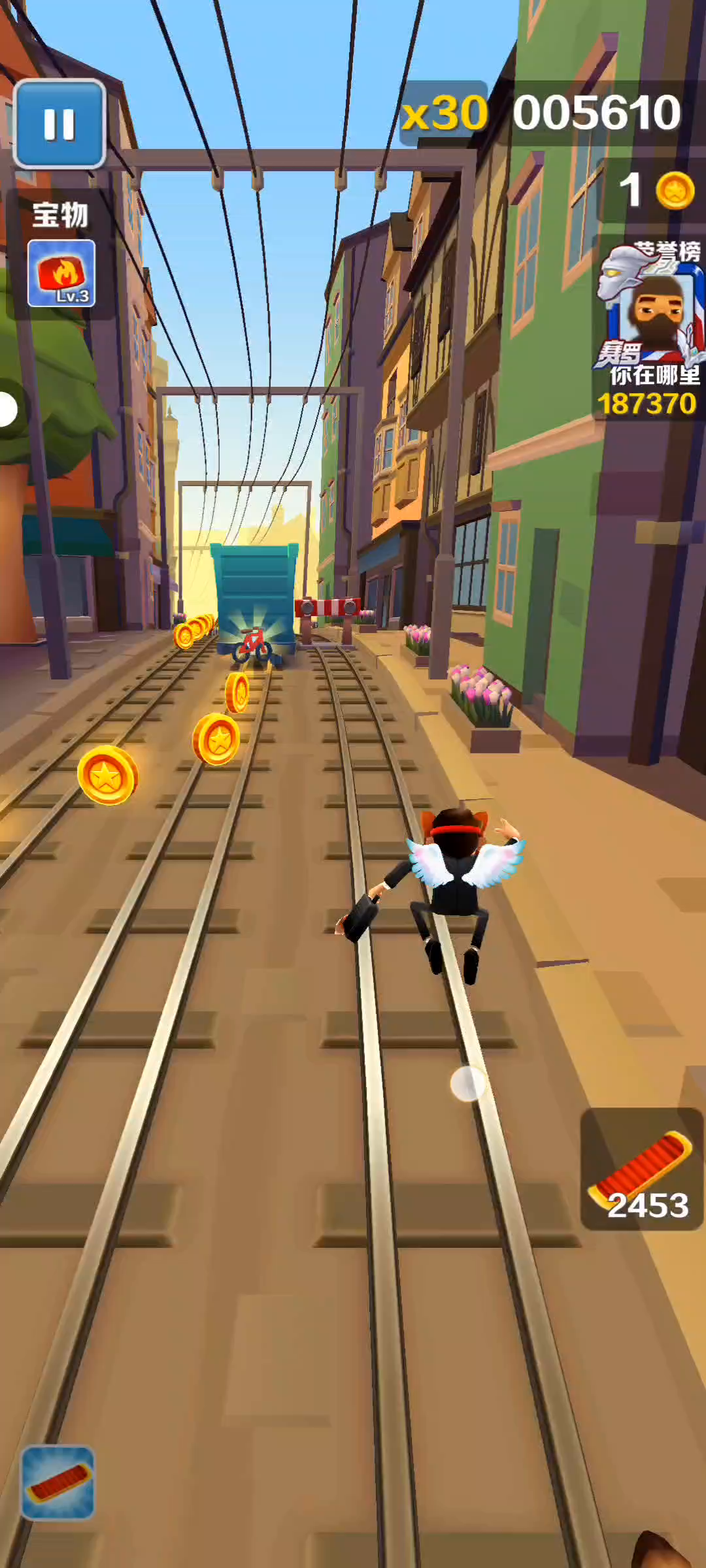Activate the hoverboard with 2453 count
Image resolution: width=706 pixels, height=1568 pixels.
641,1169
